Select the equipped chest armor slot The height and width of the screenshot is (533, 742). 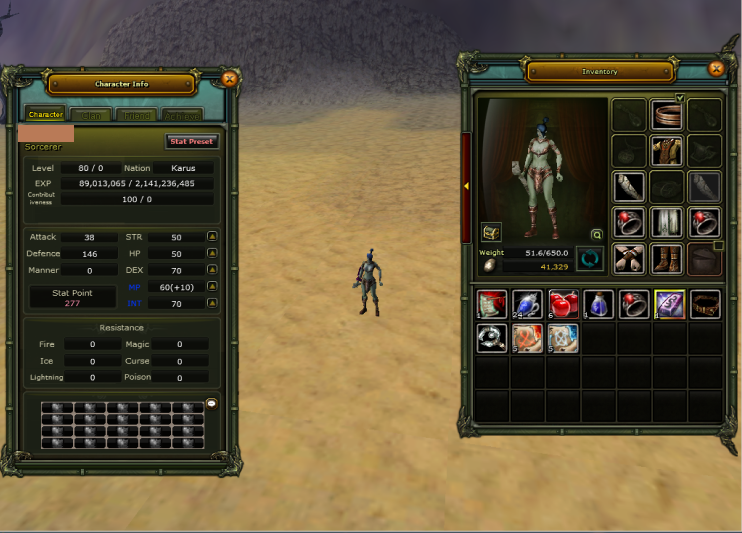(x=667, y=151)
